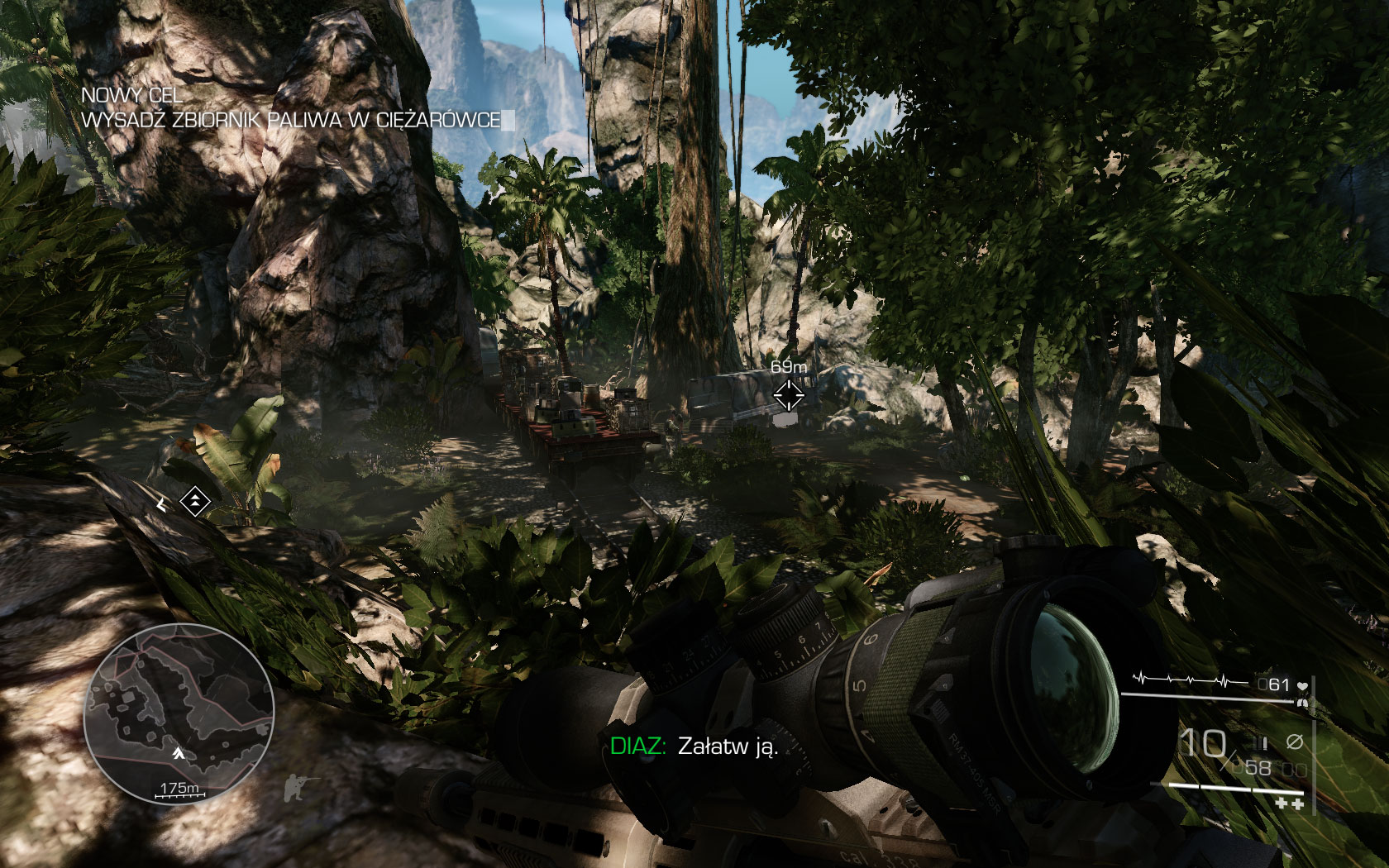This screenshot has height=868, width=1389.
Task: Click the diamond marker near the left edge
Action: click(x=193, y=499)
